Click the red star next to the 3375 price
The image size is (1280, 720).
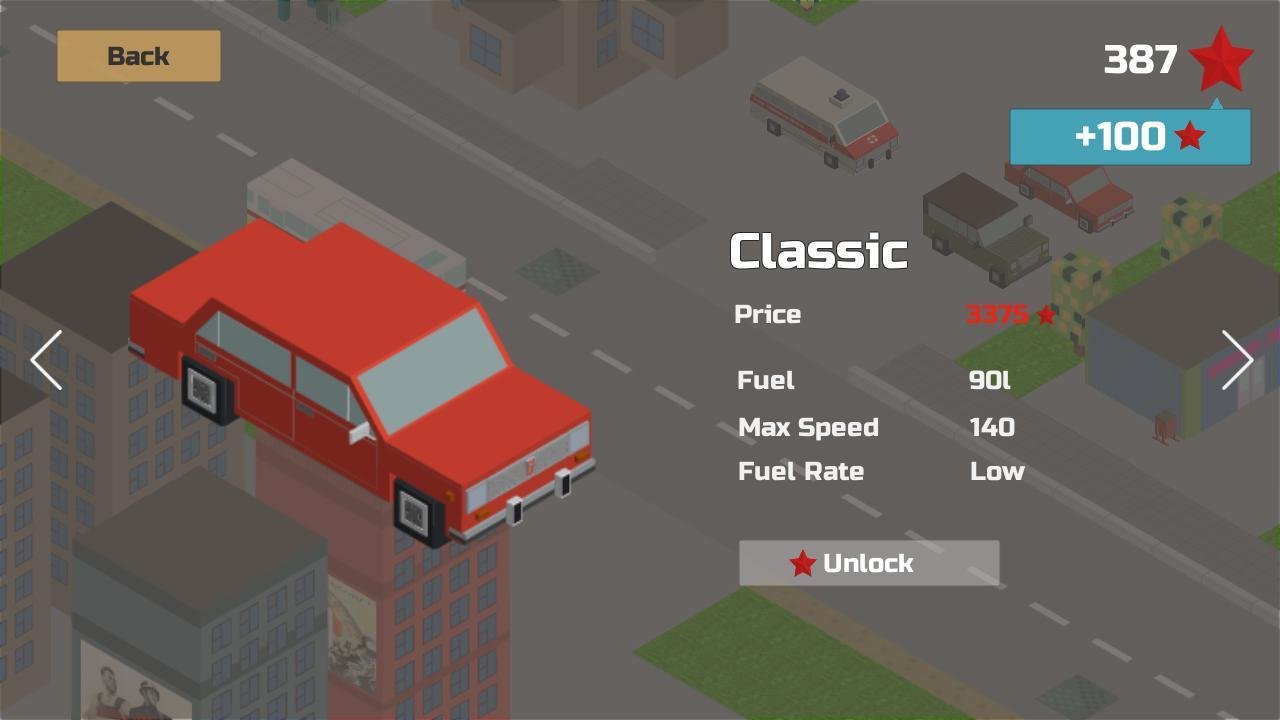[1046, 314]
